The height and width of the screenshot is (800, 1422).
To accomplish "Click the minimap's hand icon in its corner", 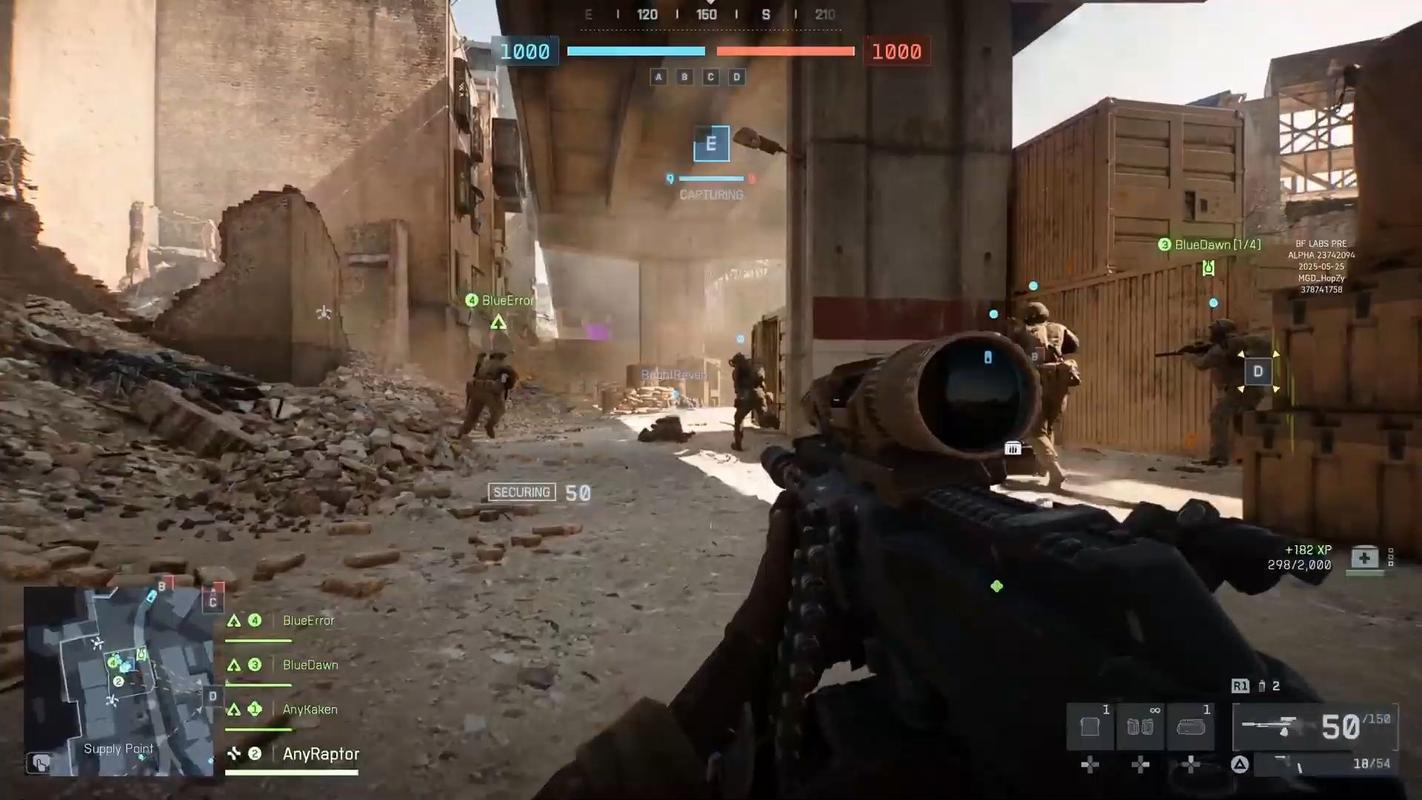I will [x=40, y=762].
